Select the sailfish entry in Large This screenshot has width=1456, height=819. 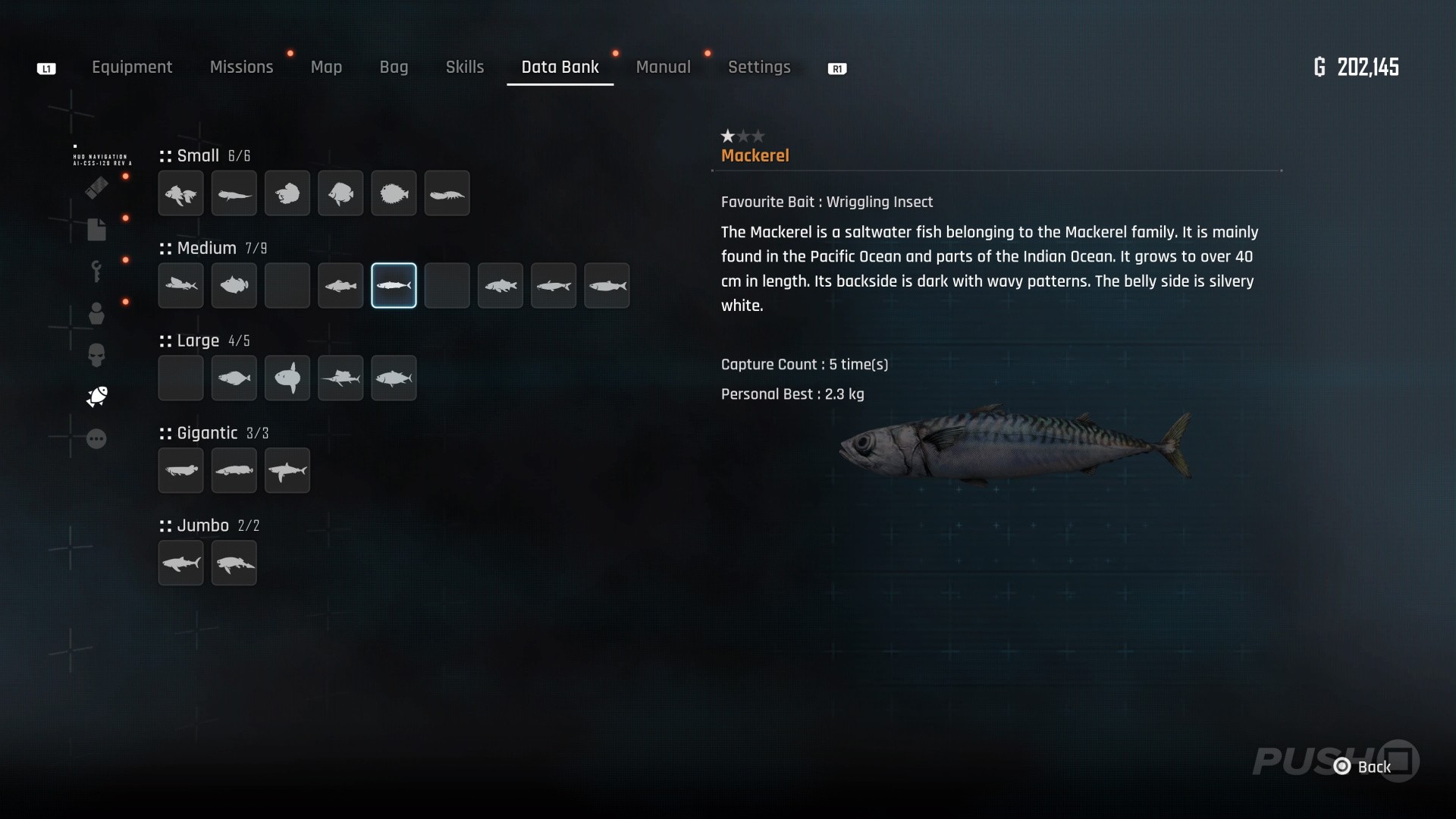pos(340,378)
